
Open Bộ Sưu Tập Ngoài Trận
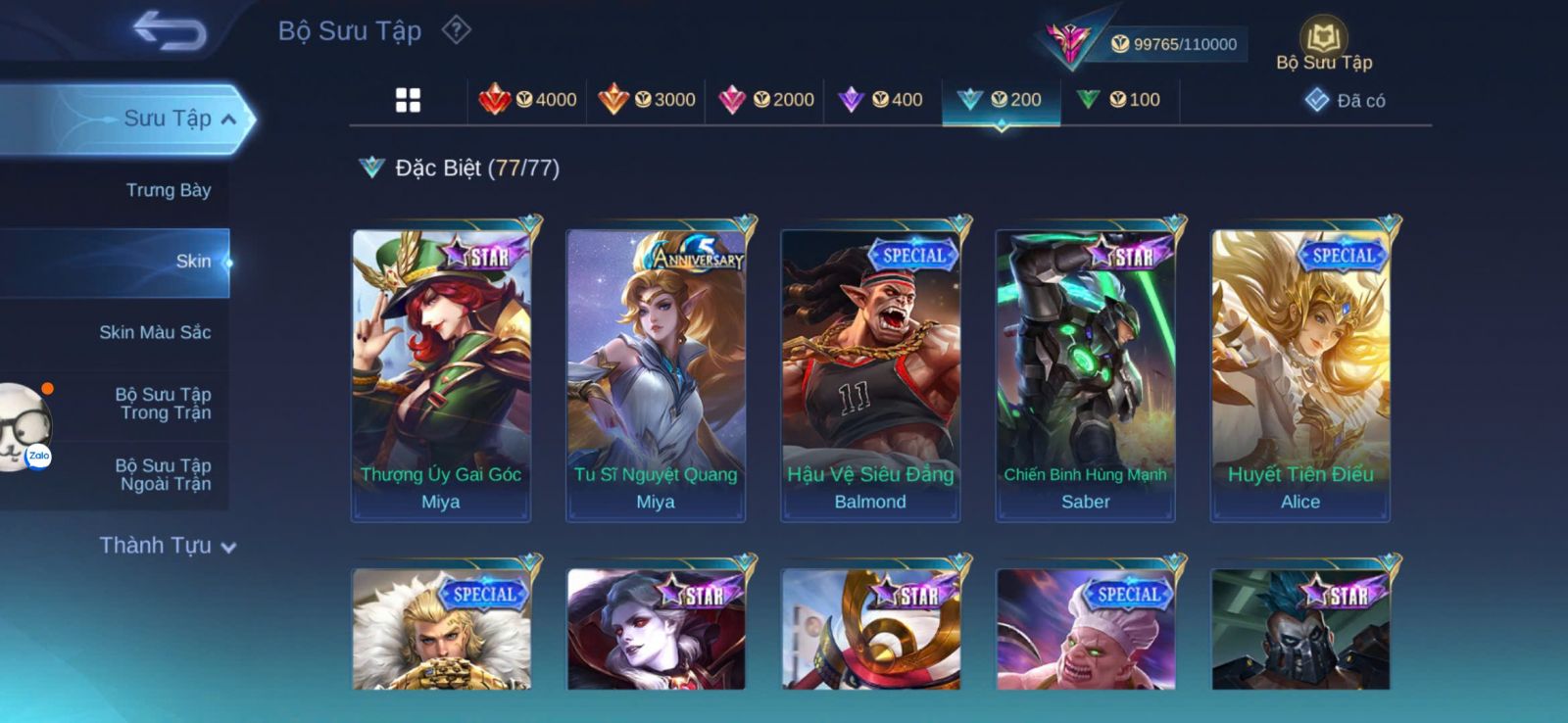coord(164,474)
